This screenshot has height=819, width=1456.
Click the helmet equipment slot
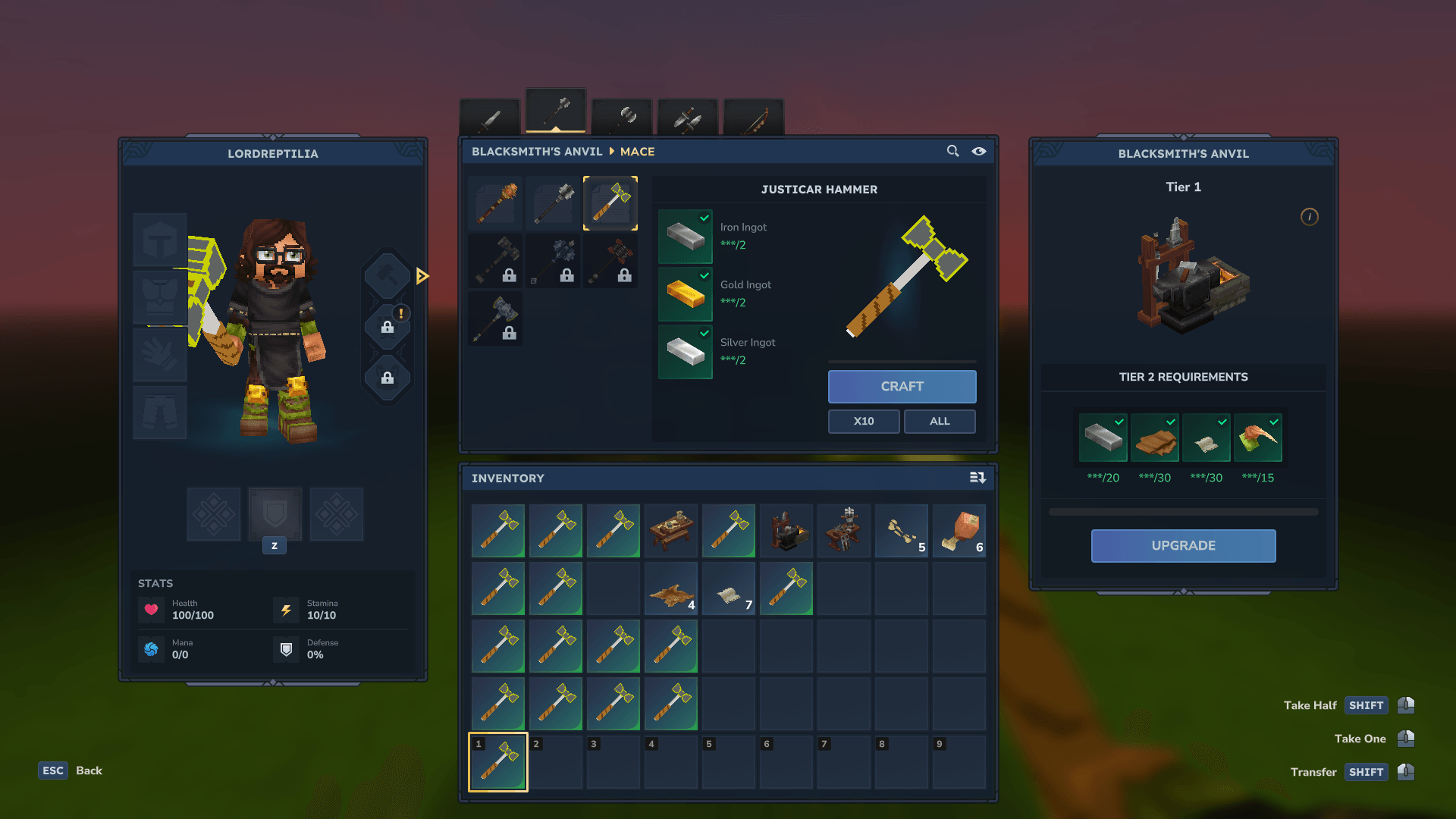coord(160,240)
